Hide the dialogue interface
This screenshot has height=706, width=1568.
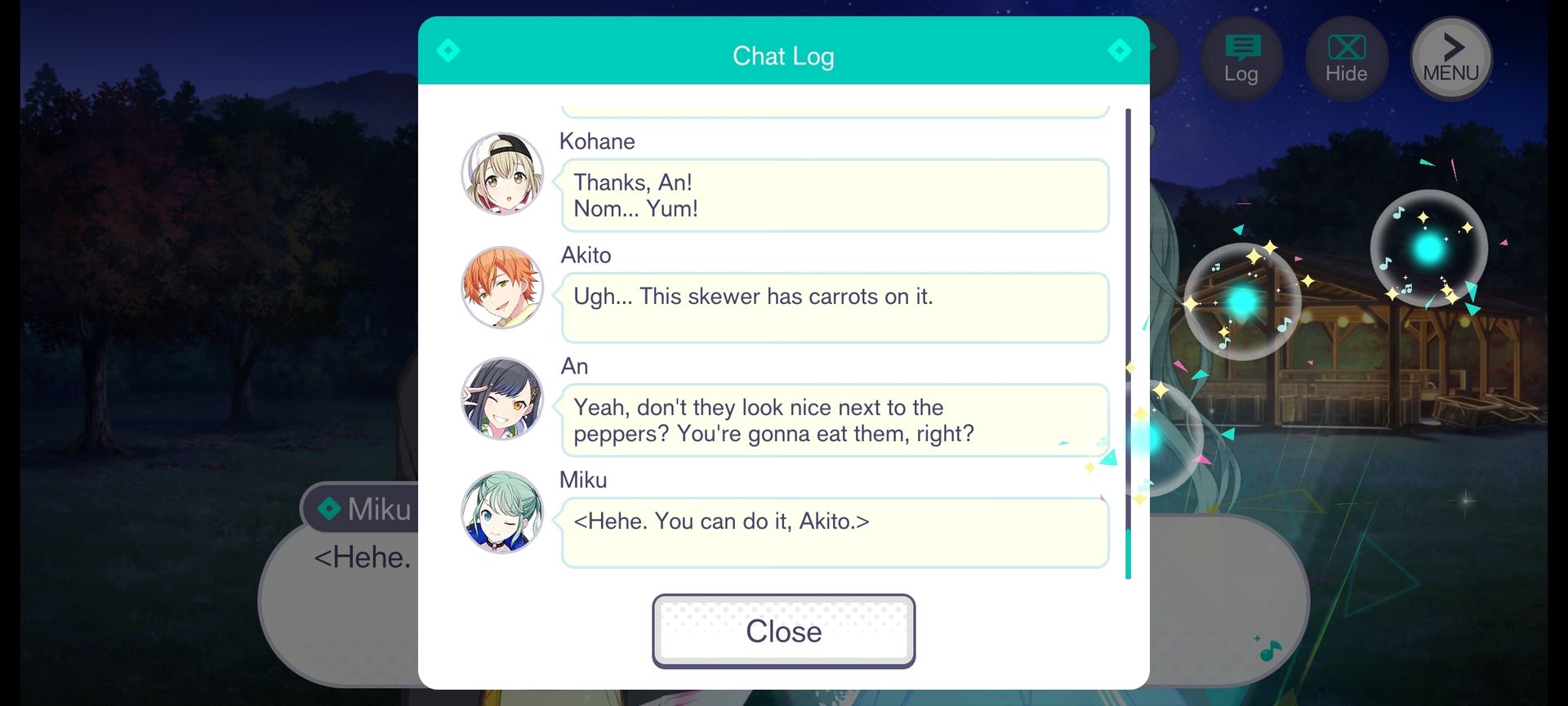click(x=1346, y=59)
